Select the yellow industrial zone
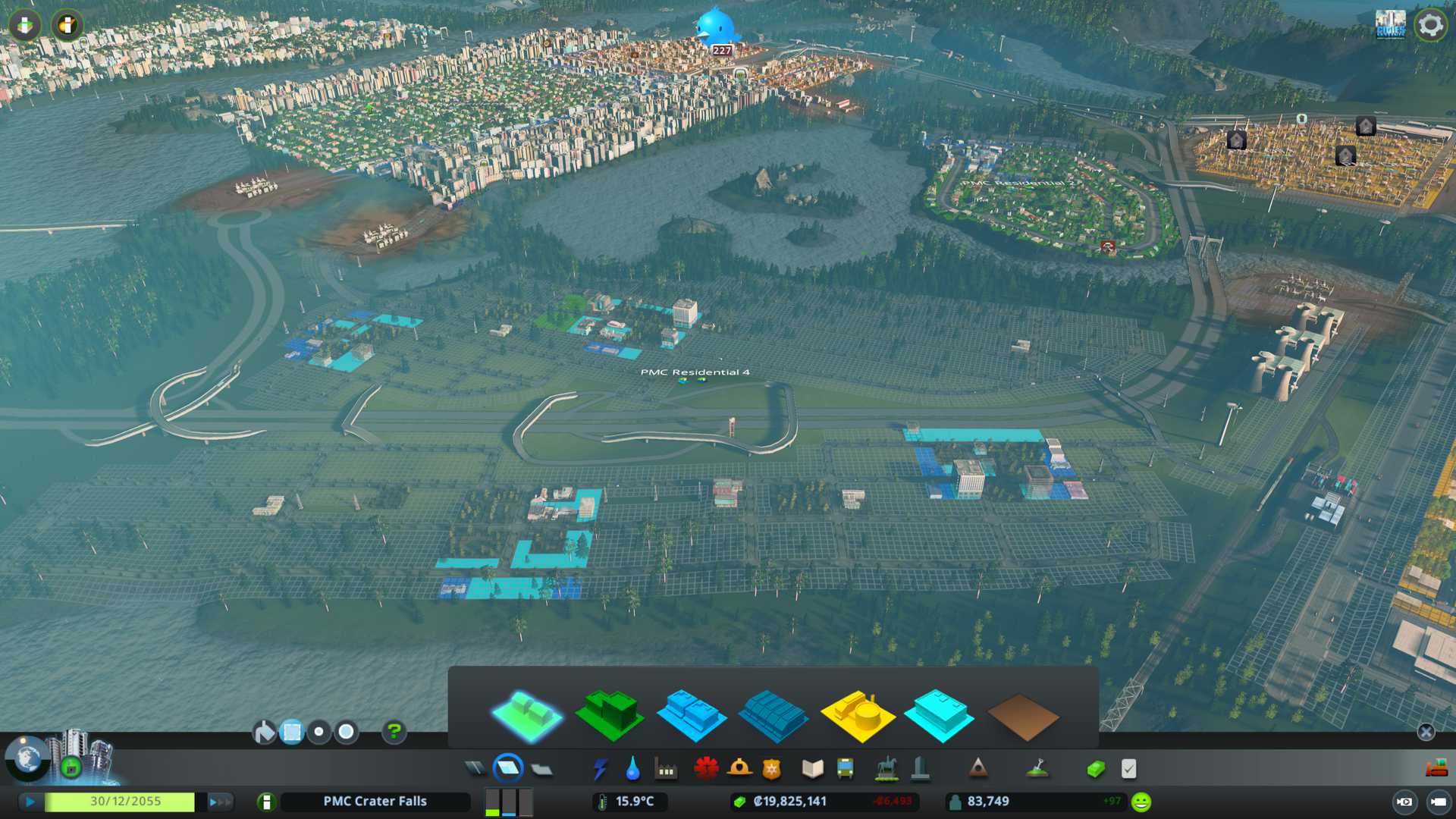This screenshot has width=1456, height=819. 857,715
